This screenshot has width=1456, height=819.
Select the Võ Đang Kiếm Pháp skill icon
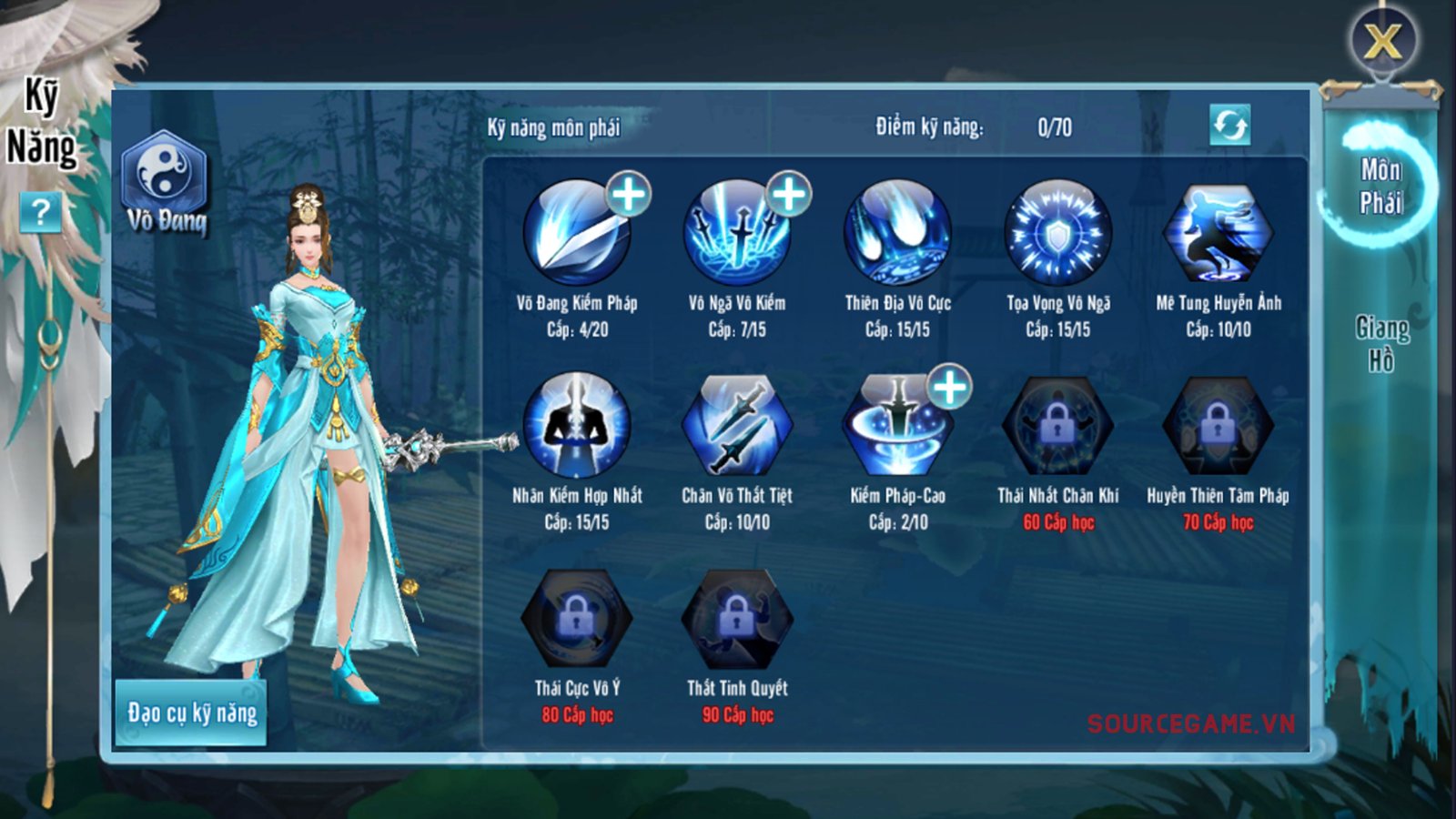[x=576, y=233]
